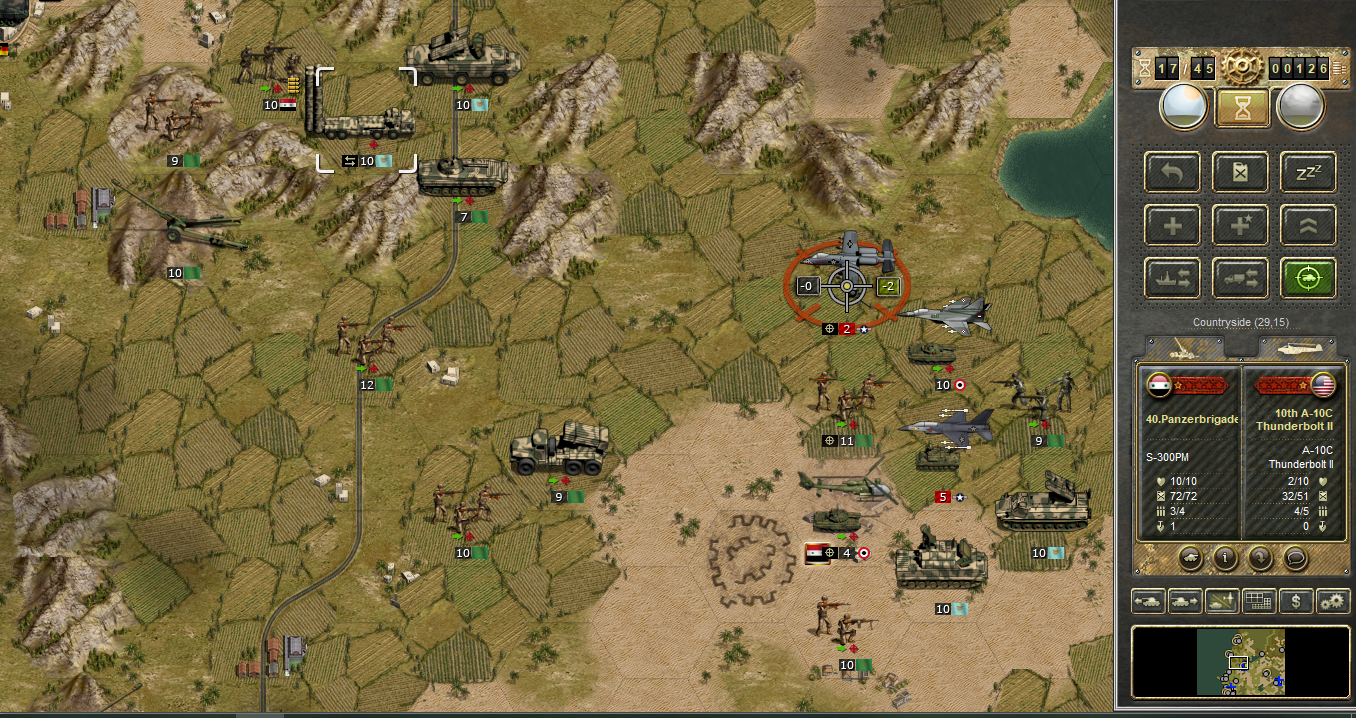Reinforce the unit with the plain plus button

coord(1173,226)
